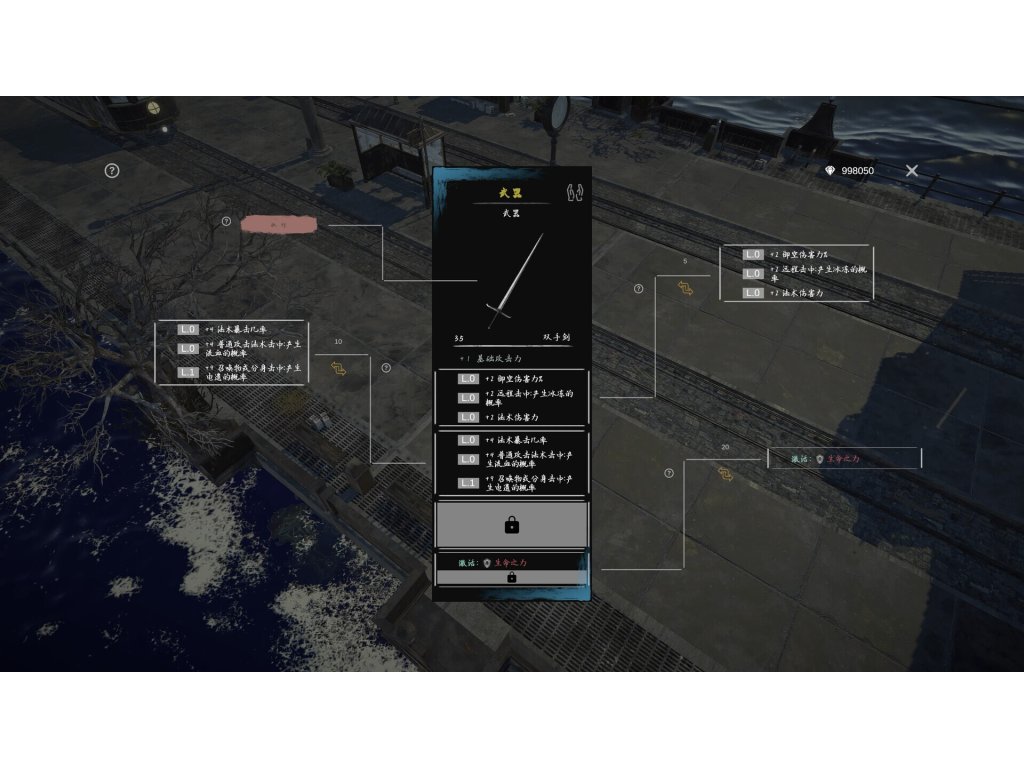Reroll the affix group costing 5
This screenshot has height=768, width=1024.
pos(685,288)
